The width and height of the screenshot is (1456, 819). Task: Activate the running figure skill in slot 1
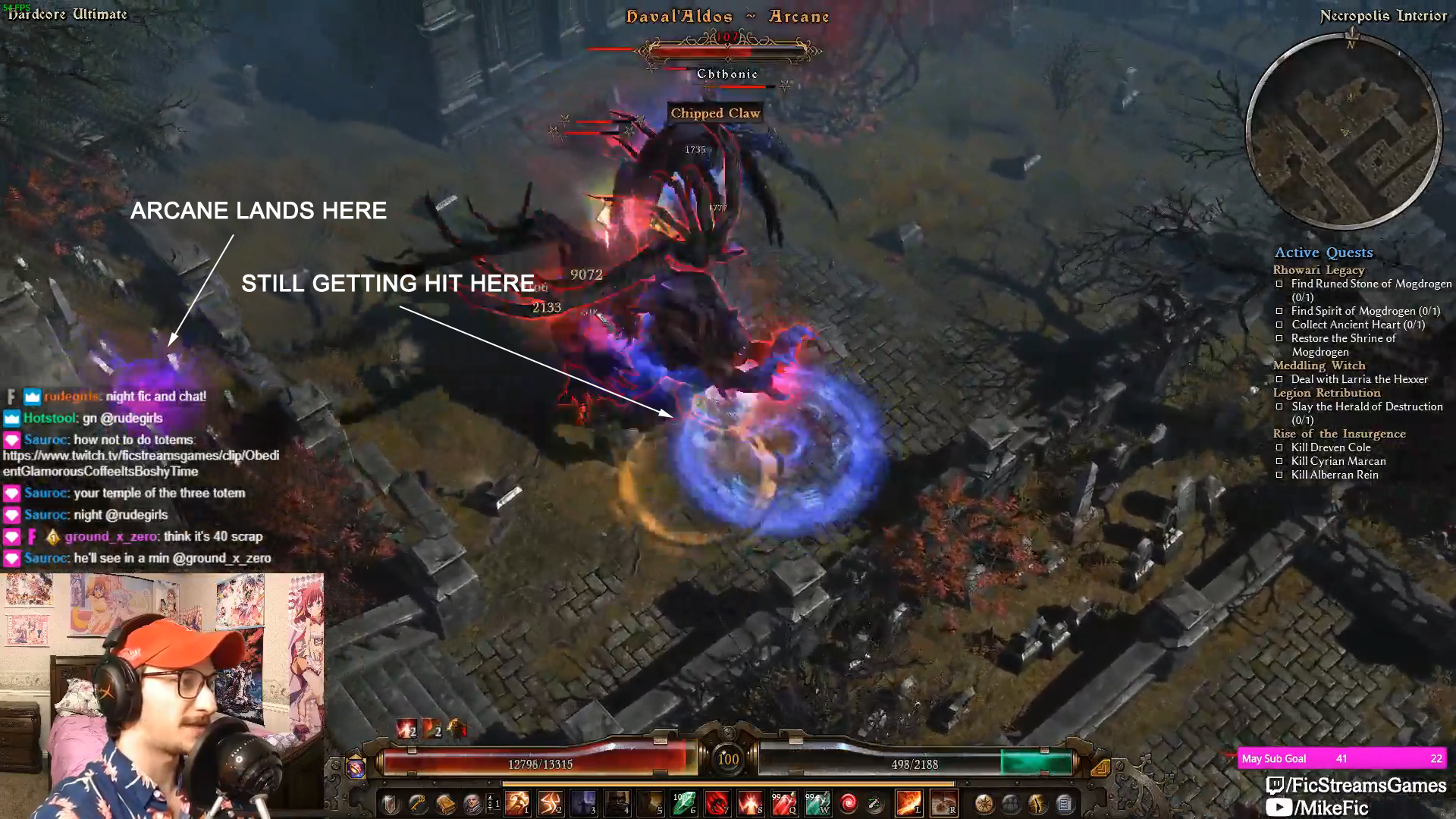point(518,803)
